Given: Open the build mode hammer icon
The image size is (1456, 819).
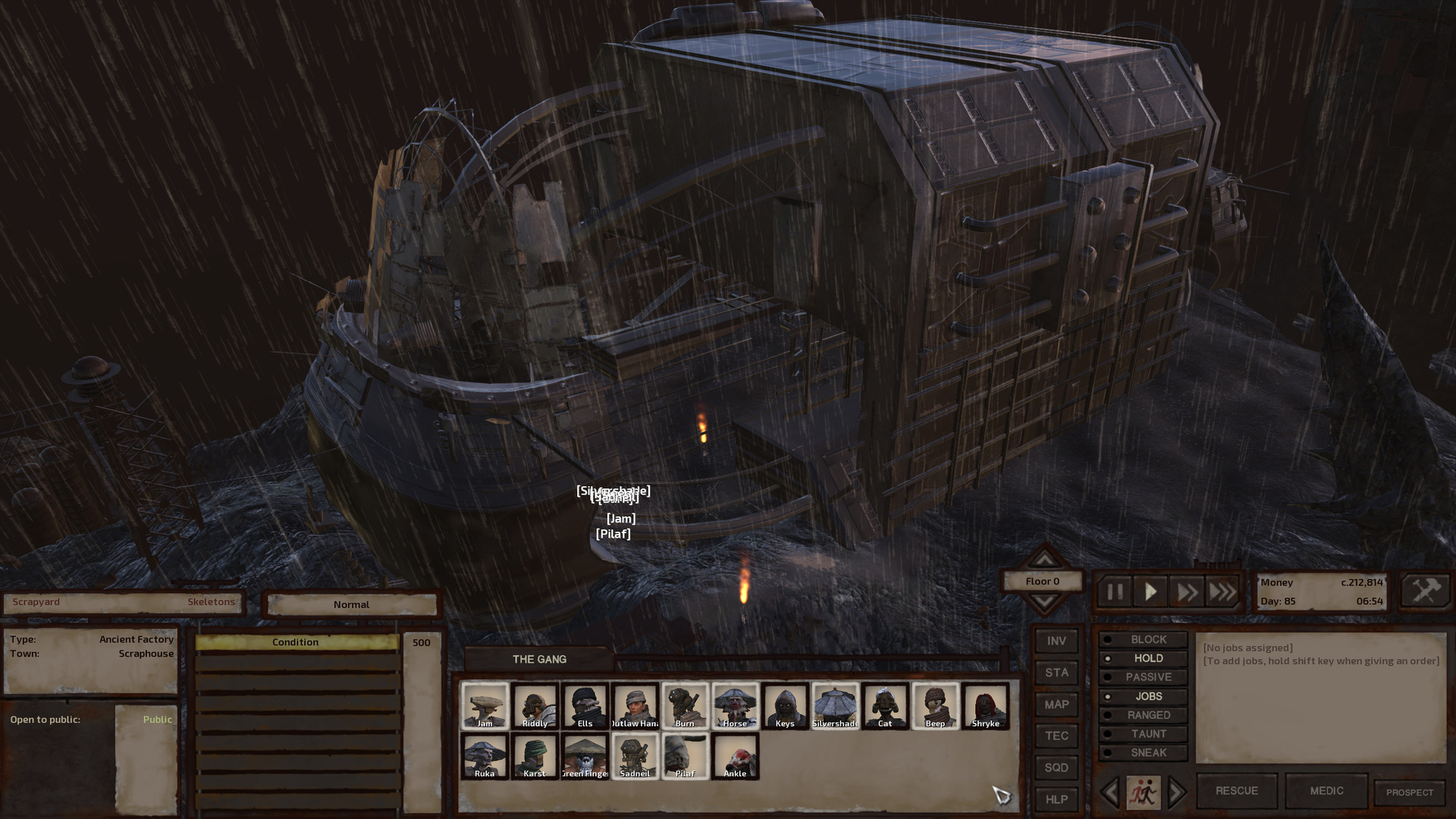Looking at the screenshot, I should pos(1426,591).
